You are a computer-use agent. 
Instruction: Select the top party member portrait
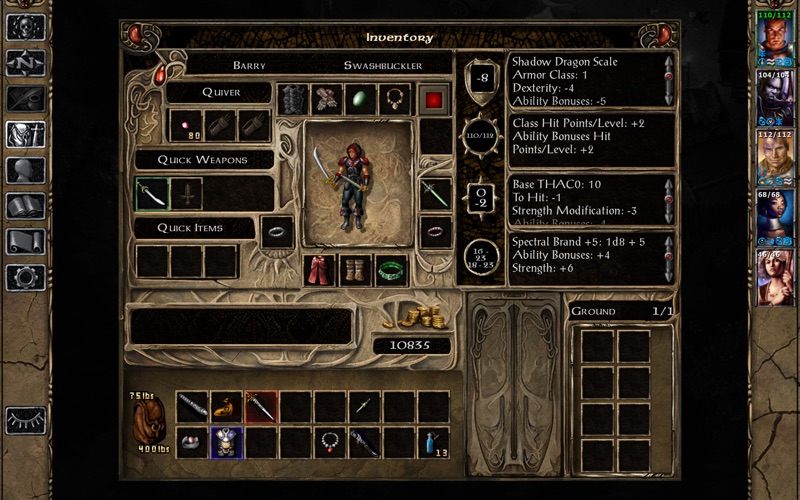(774, 39)
